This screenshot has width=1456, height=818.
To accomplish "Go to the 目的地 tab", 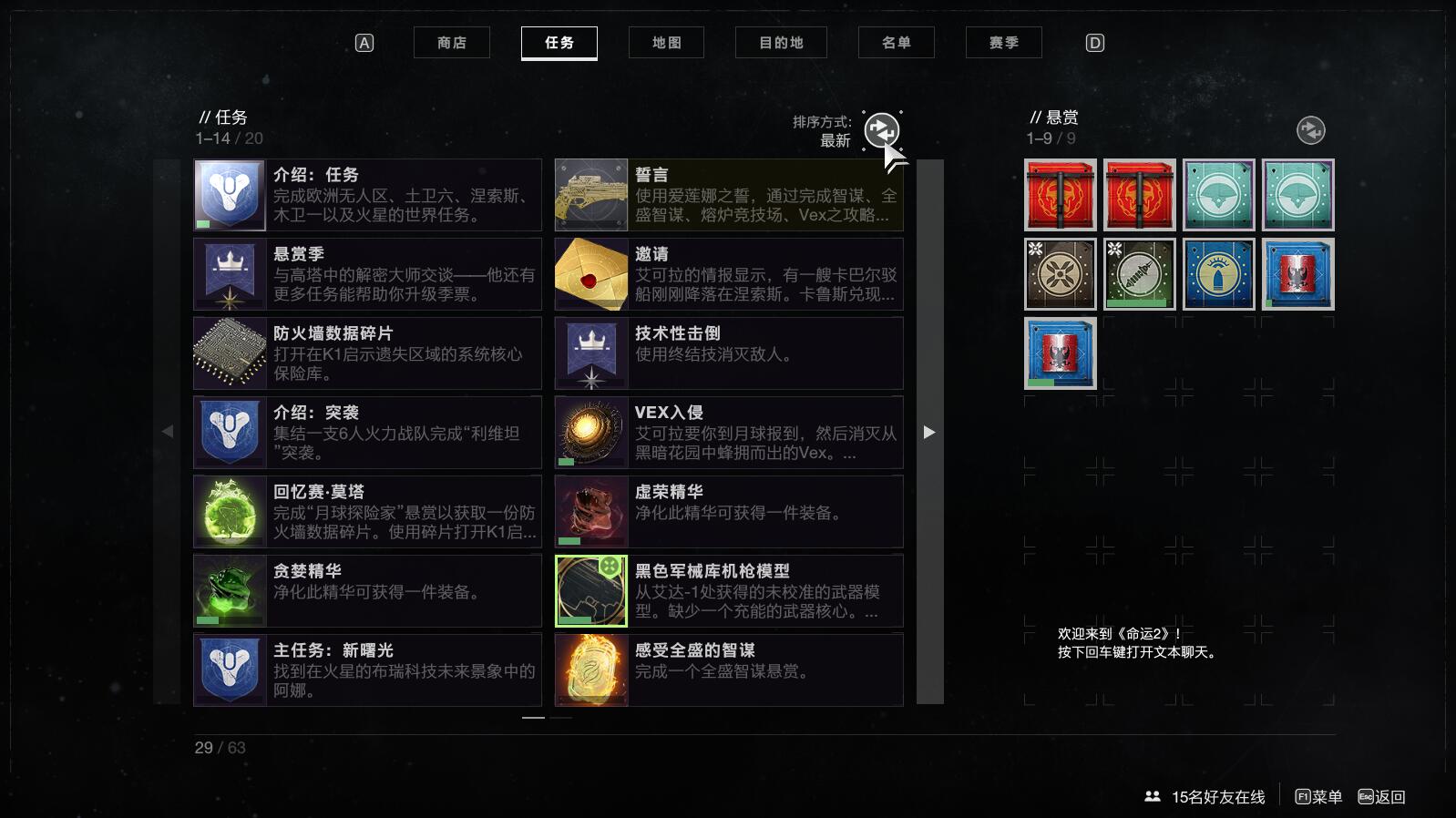I will tap(781, 43).
